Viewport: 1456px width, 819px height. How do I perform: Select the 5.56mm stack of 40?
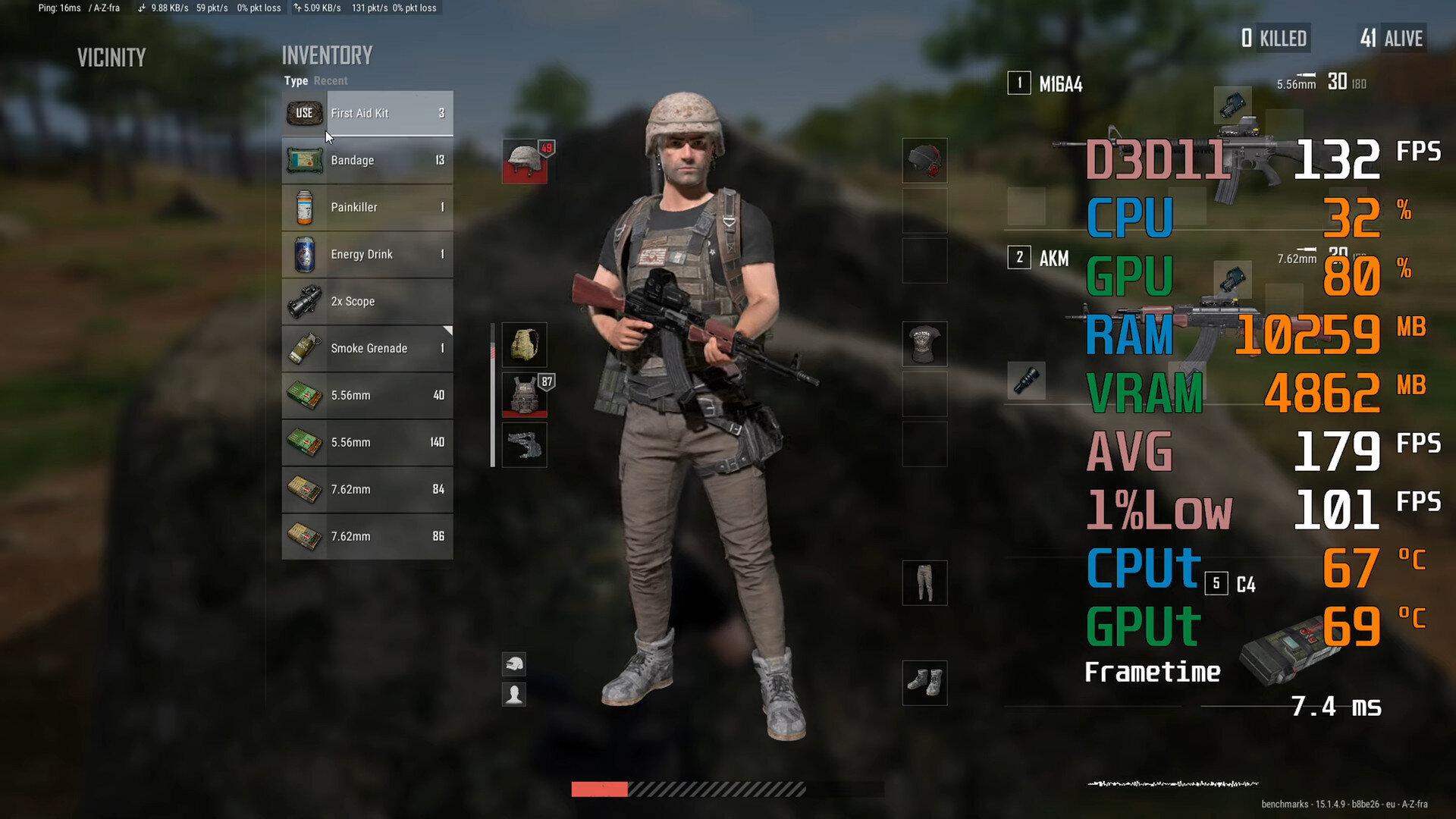368,395
